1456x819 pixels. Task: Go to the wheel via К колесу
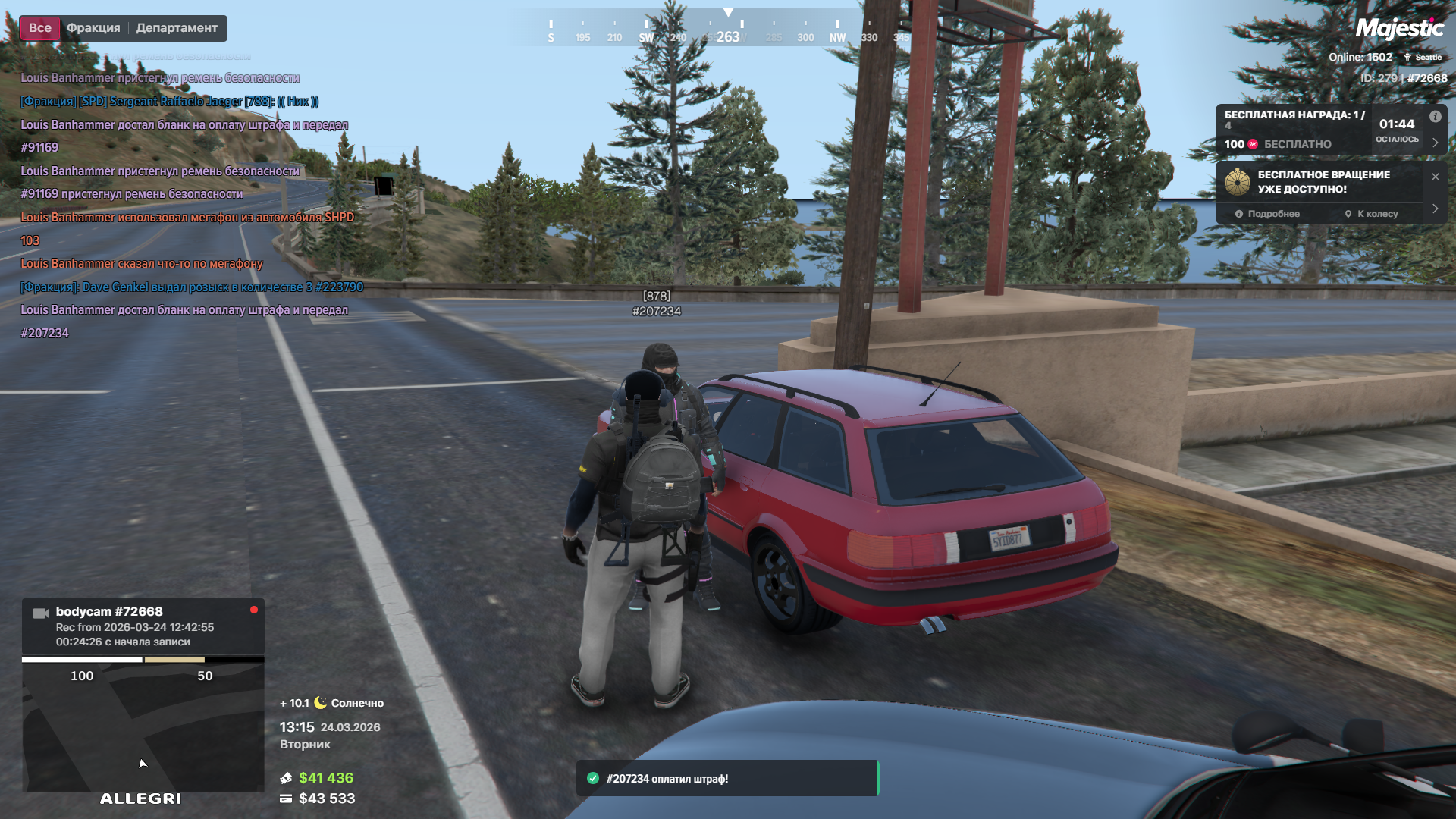pos(1371,214)
